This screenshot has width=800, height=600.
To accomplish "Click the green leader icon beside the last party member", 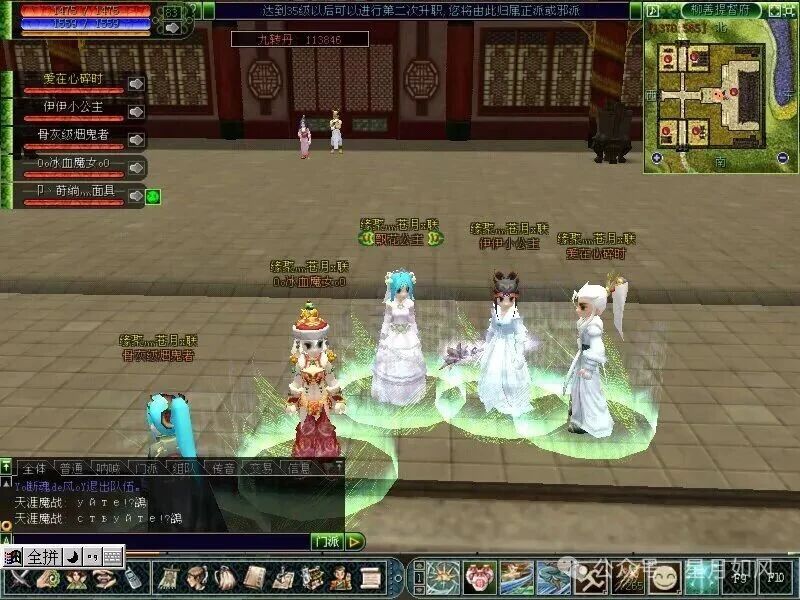I will point(153,196).
